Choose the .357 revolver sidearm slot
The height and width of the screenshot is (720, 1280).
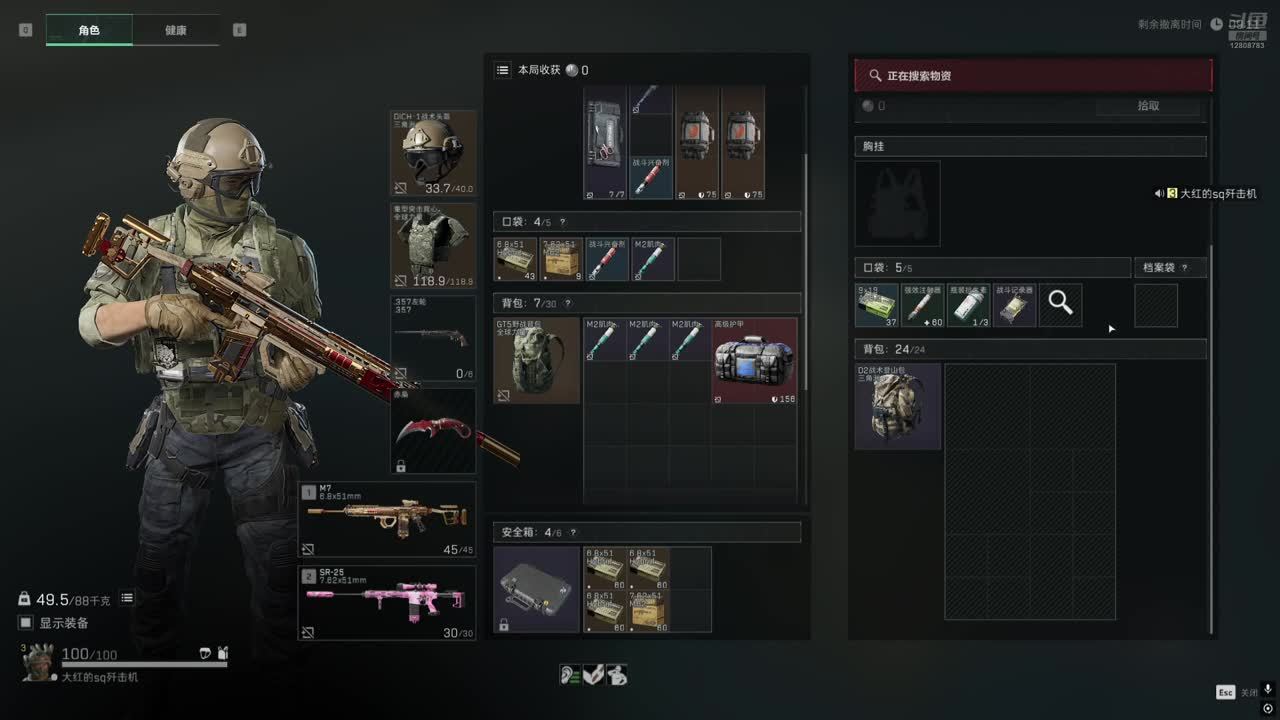click(433, 338)
